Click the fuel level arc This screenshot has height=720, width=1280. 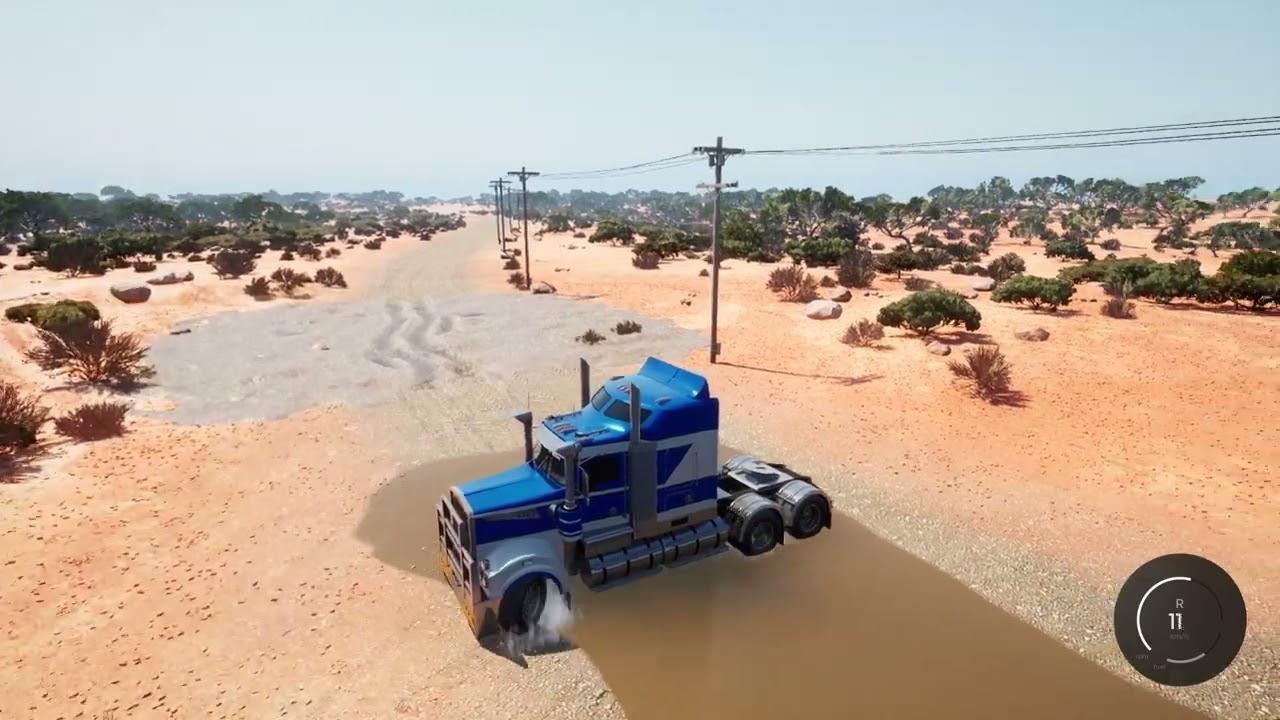point(1185,661)
